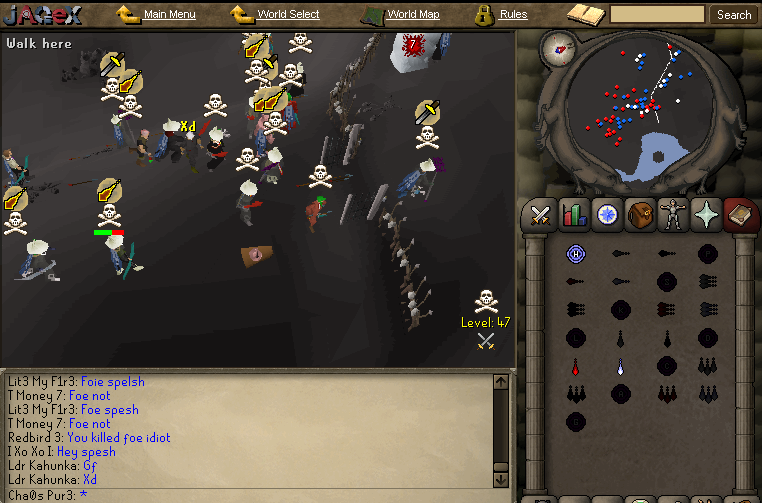
Task: Click the chat box scroll-up arrow
Action: pos(501,381)
